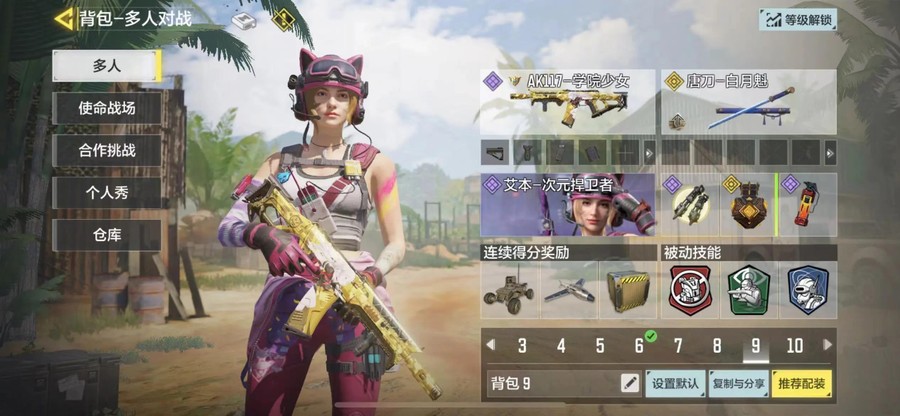Switch to the 多人 tab
This screenshot has width=900, height=416.
106,64
